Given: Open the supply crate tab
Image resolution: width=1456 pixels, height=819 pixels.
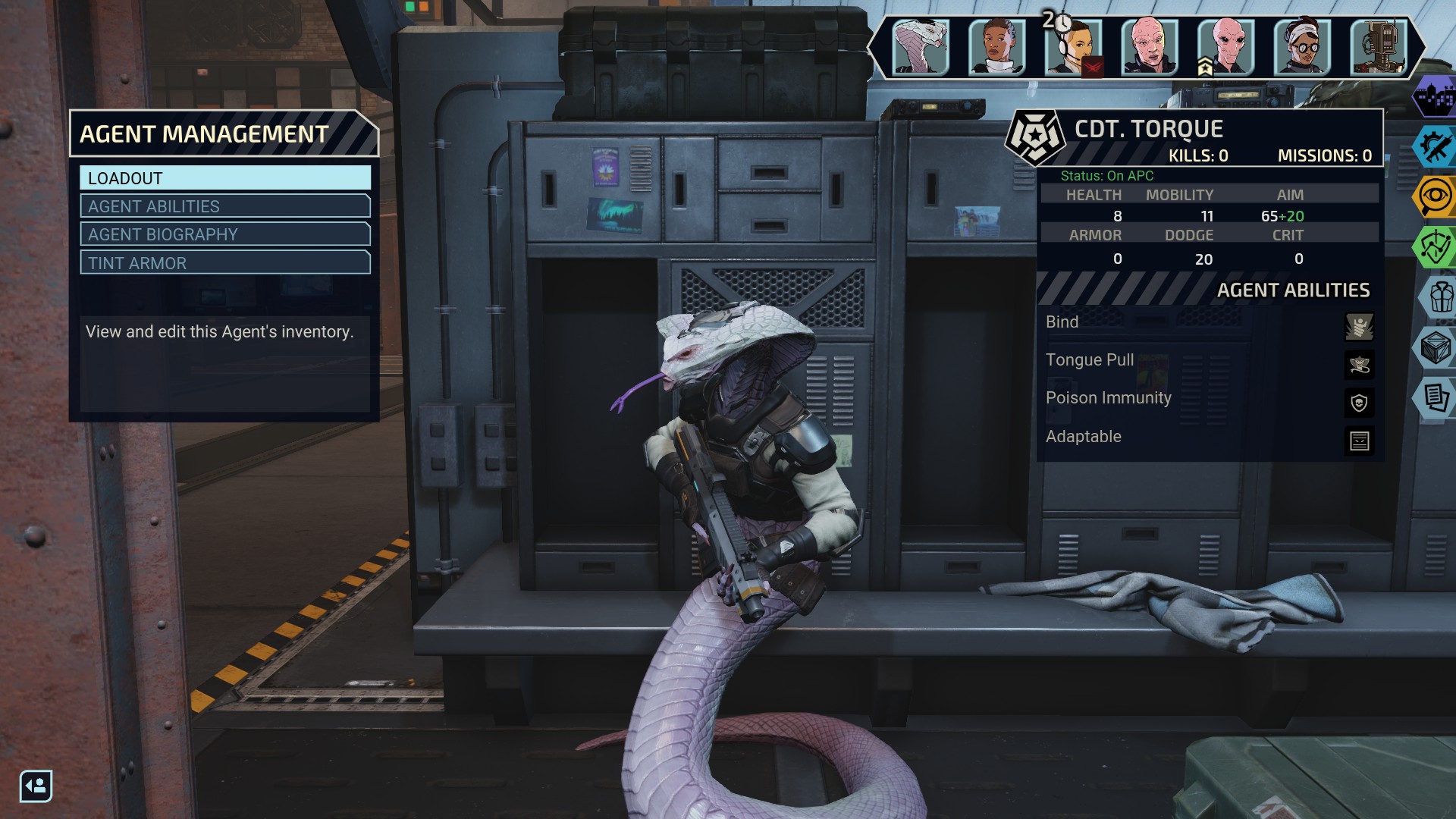Looking at the screenshot, I should [1435, 347].
